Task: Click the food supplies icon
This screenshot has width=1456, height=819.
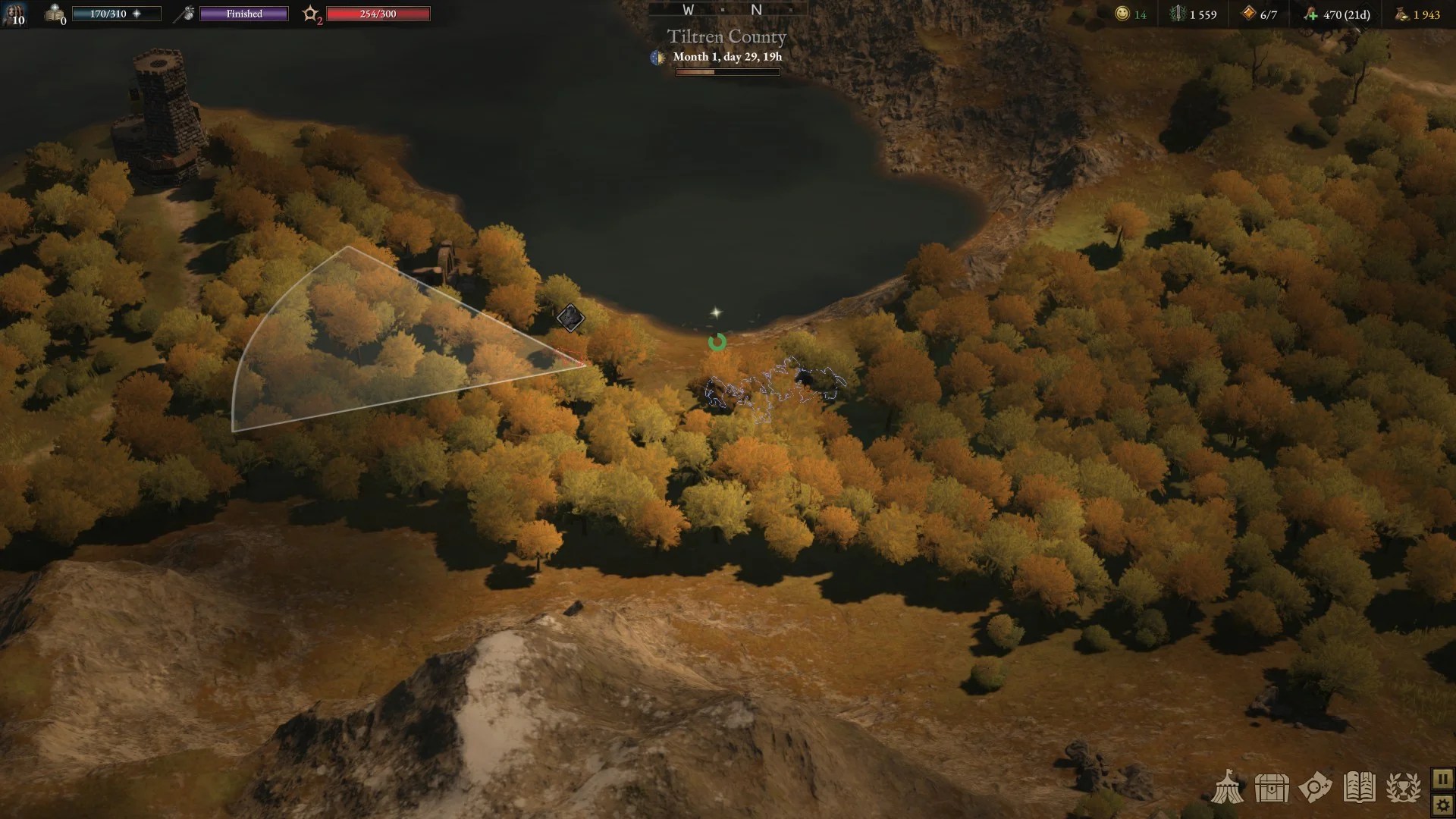Action: coord(1311,14)
